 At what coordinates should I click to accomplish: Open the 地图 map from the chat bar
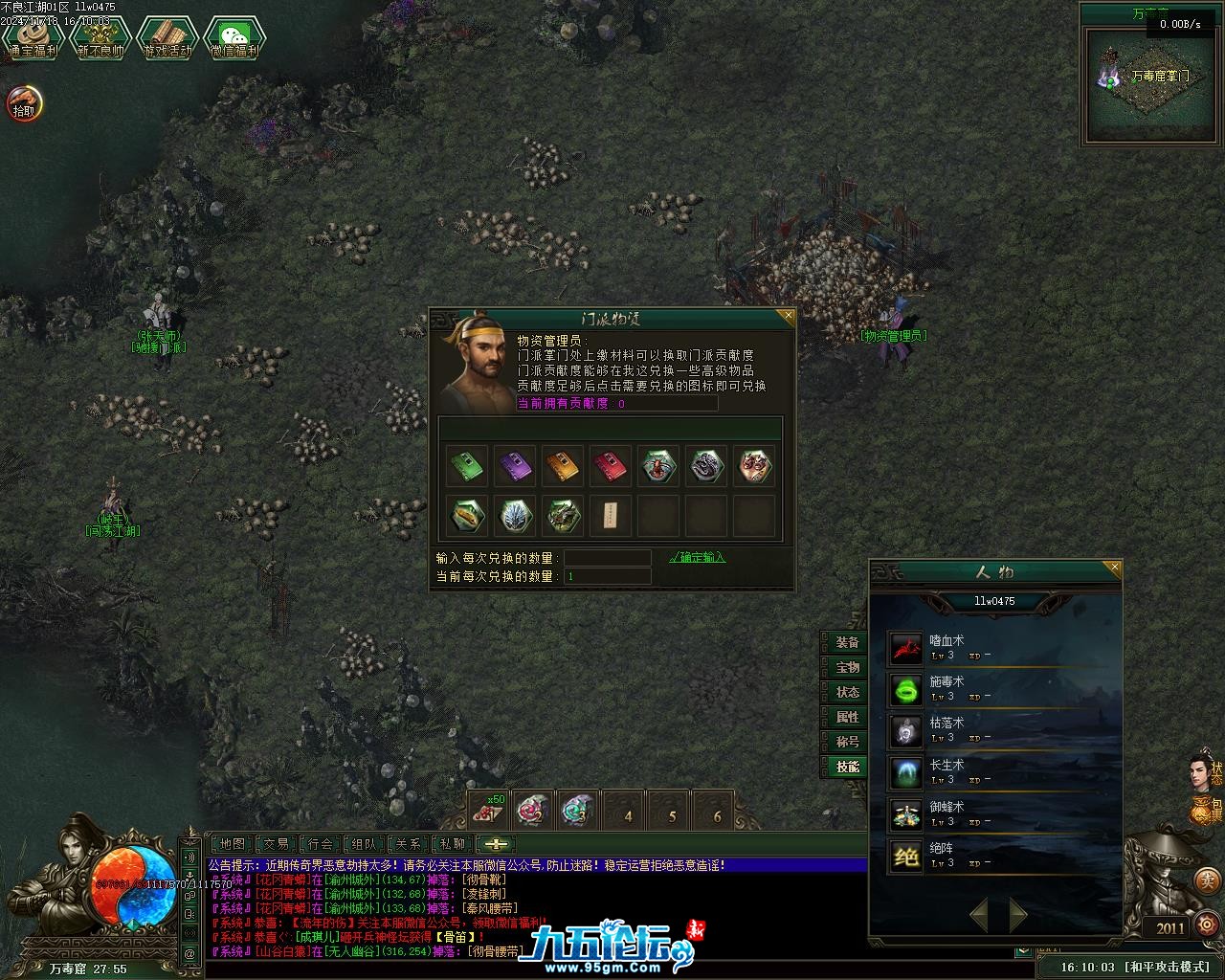(232, 844)
